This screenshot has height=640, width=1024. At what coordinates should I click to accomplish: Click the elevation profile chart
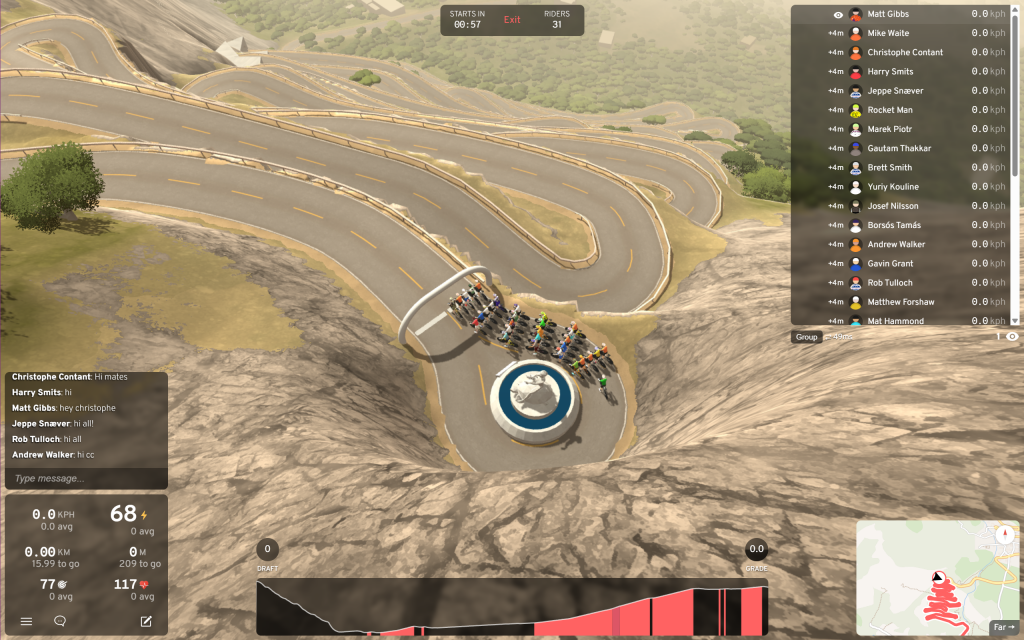point(512,606)
